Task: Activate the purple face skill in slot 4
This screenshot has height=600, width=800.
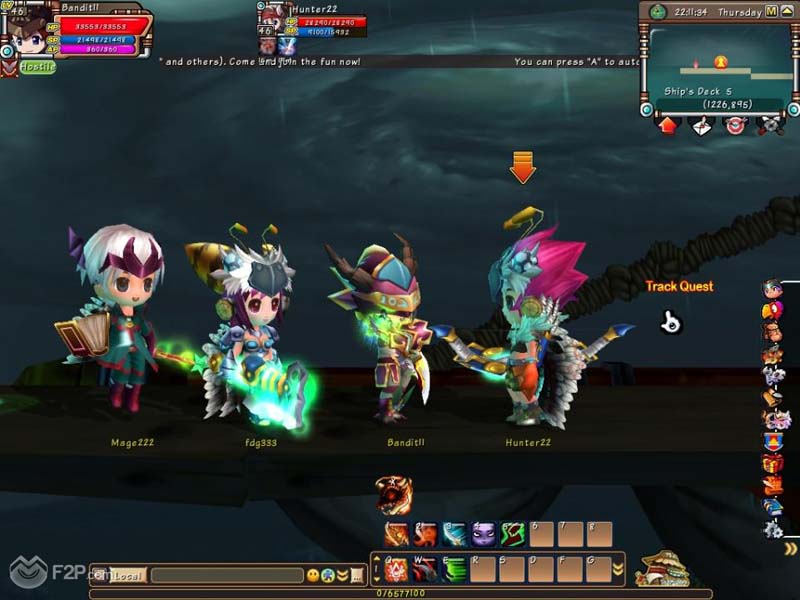Action: coord(484,534)
